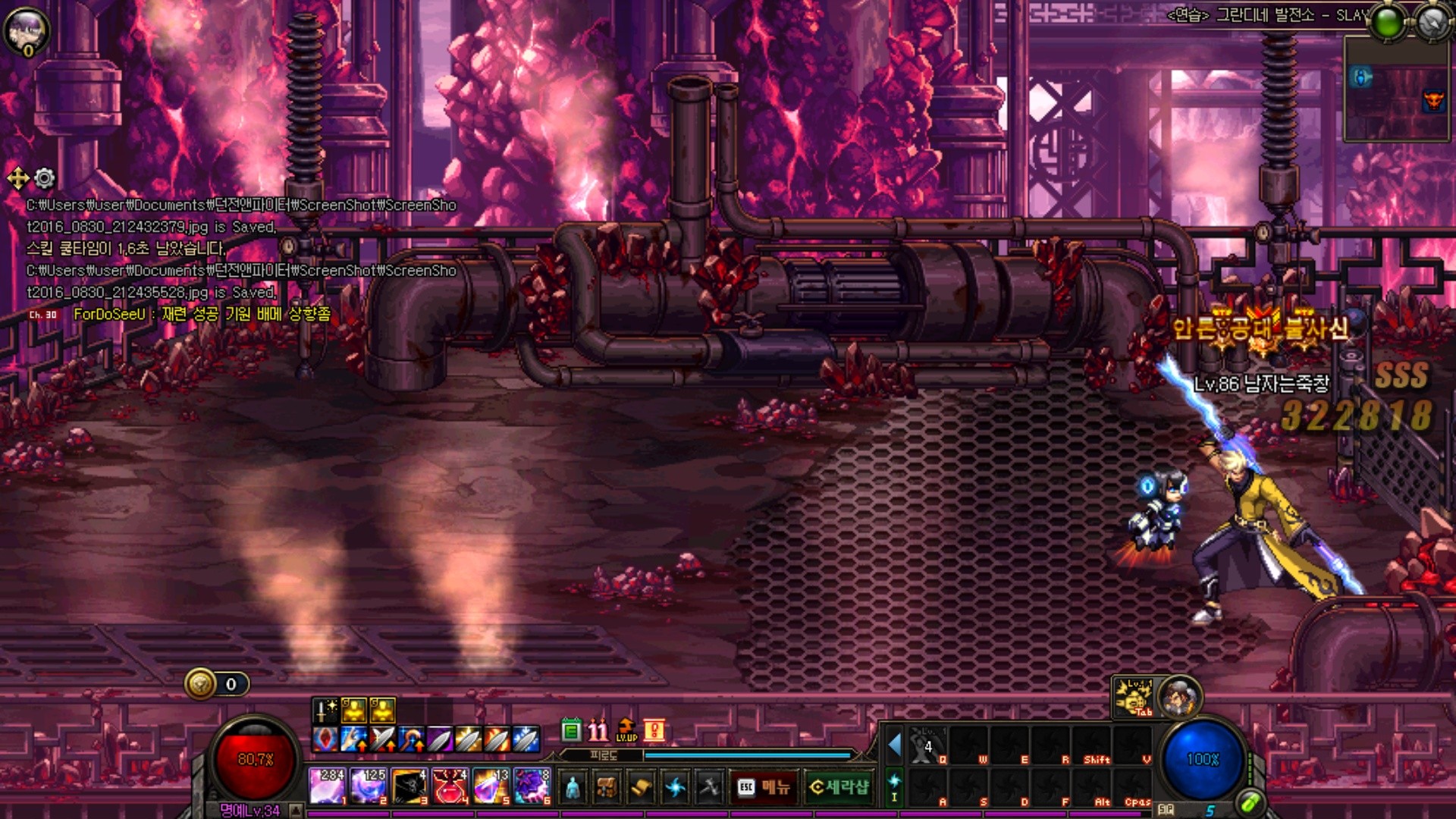Click the green orb above the minimap
This screenshot has height=819, width=1456.
coord(1388,23)
